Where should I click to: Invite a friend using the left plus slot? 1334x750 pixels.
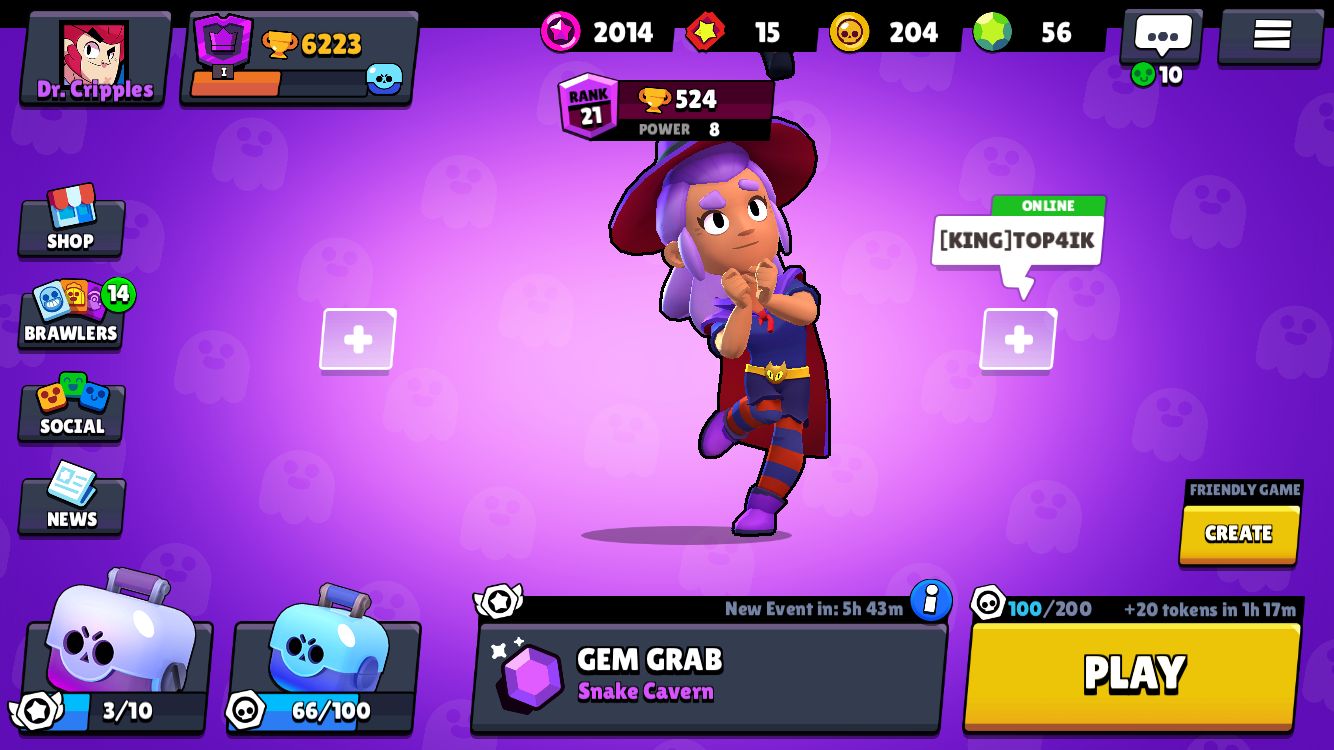coord(357,340)
